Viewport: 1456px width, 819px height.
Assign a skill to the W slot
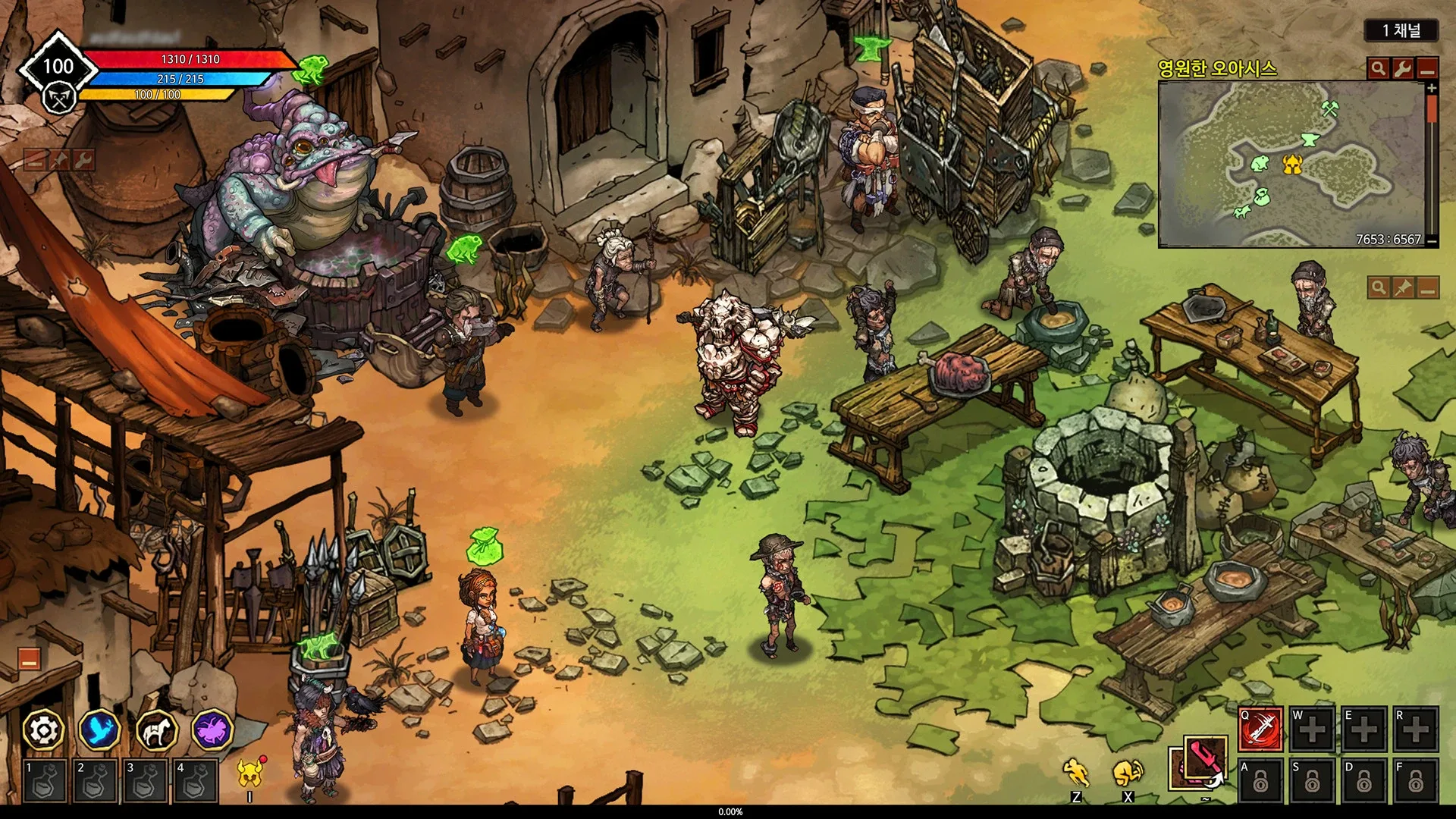[1313, 730]
